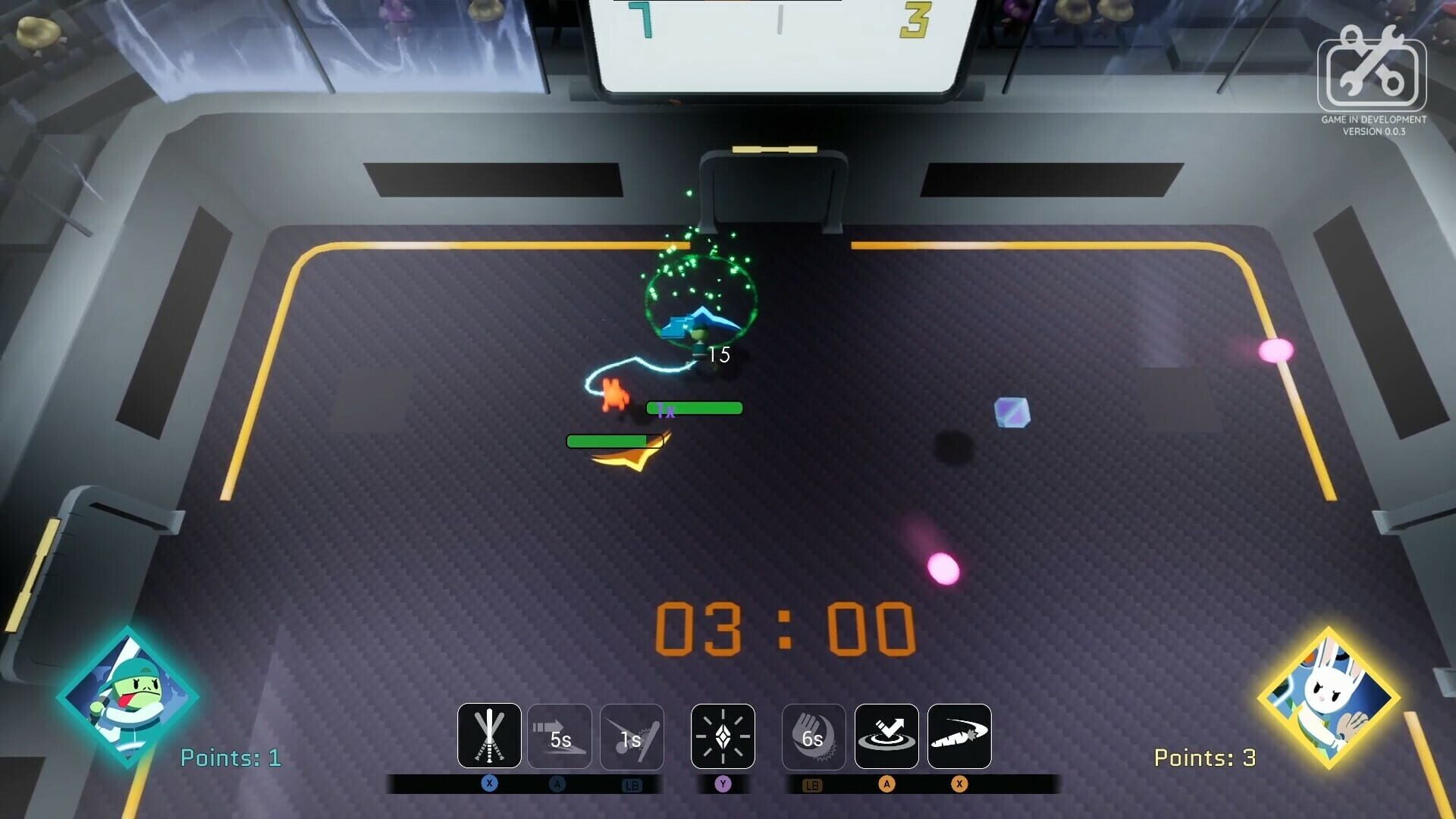The height and width of the screenshot is (819, 1456).
Task: Select the glowing crystal ability icon
Action: tap(722, 736)
